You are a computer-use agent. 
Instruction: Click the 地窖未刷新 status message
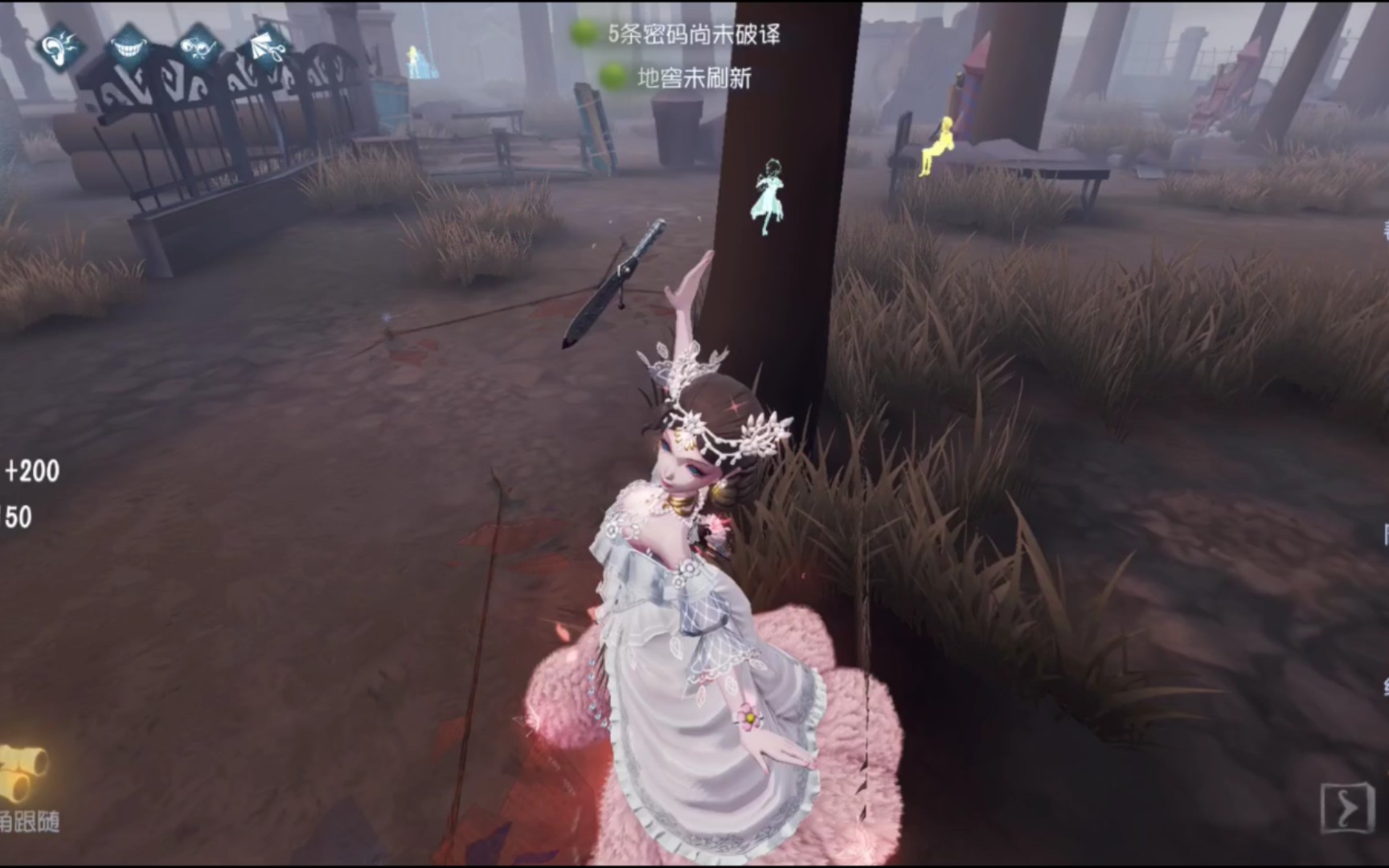pyautogui.click(x=693, y=77)
